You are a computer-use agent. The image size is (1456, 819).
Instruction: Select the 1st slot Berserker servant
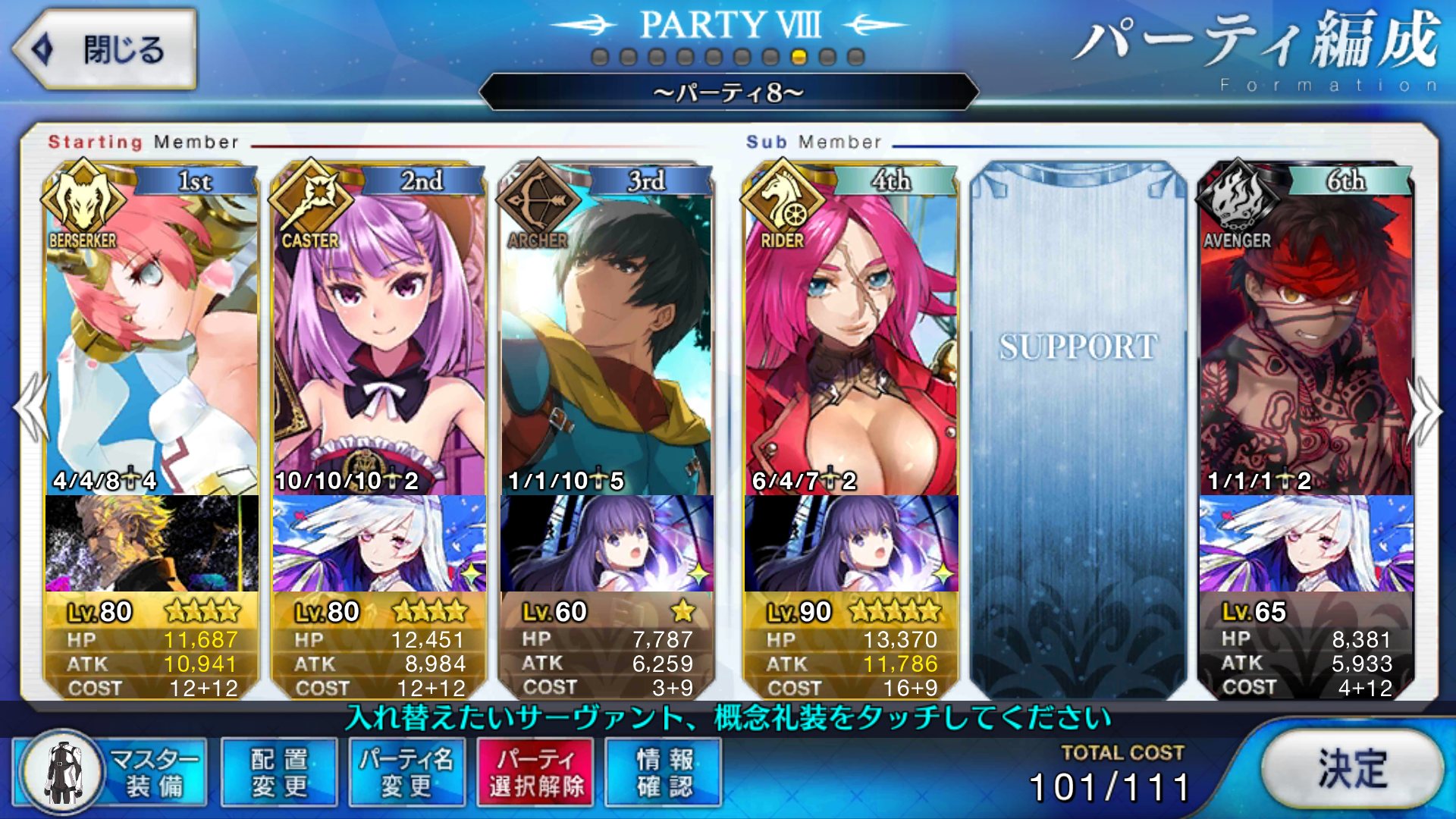(152, 334)
